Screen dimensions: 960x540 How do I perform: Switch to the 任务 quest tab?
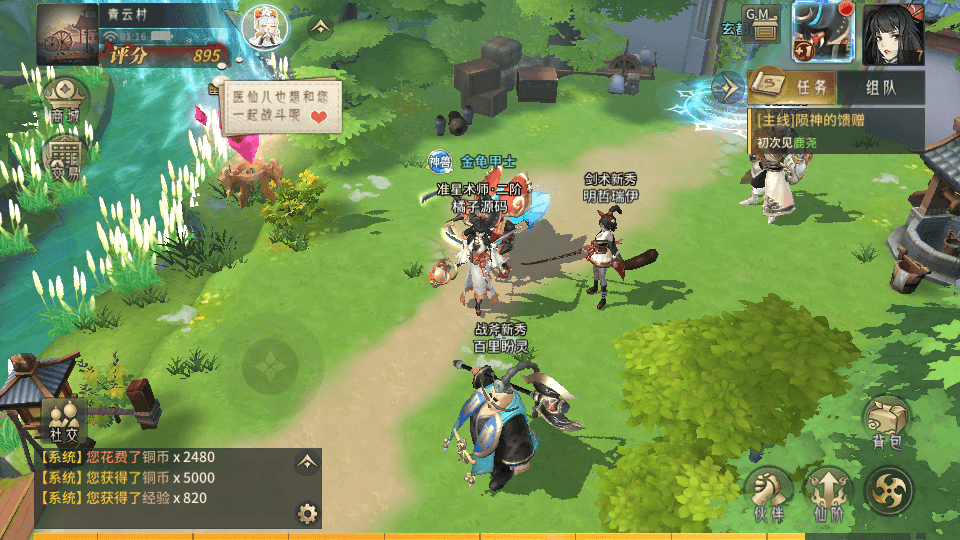pyautogui.click(x=792, y=87)
